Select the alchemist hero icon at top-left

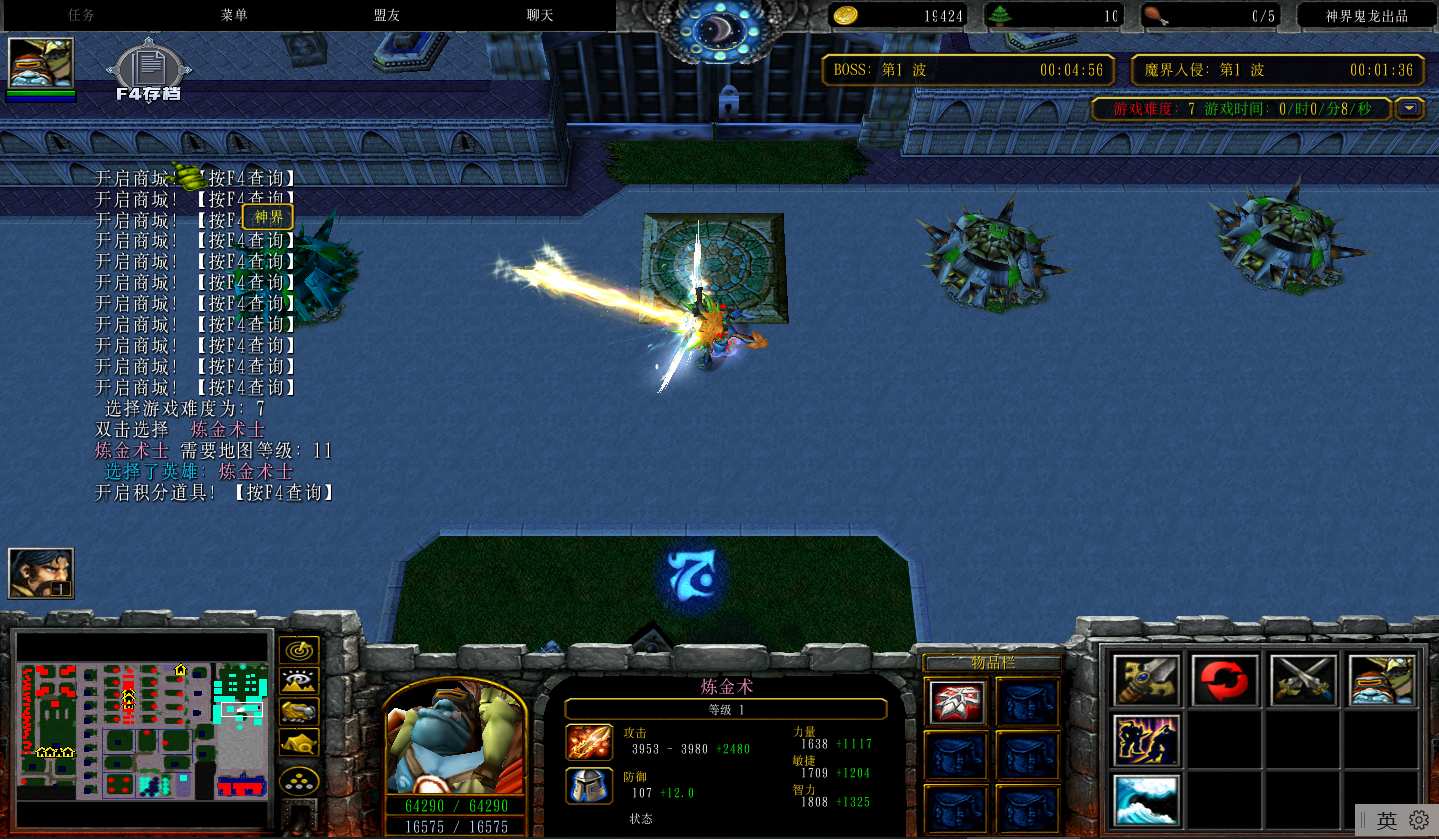point(41,64)
